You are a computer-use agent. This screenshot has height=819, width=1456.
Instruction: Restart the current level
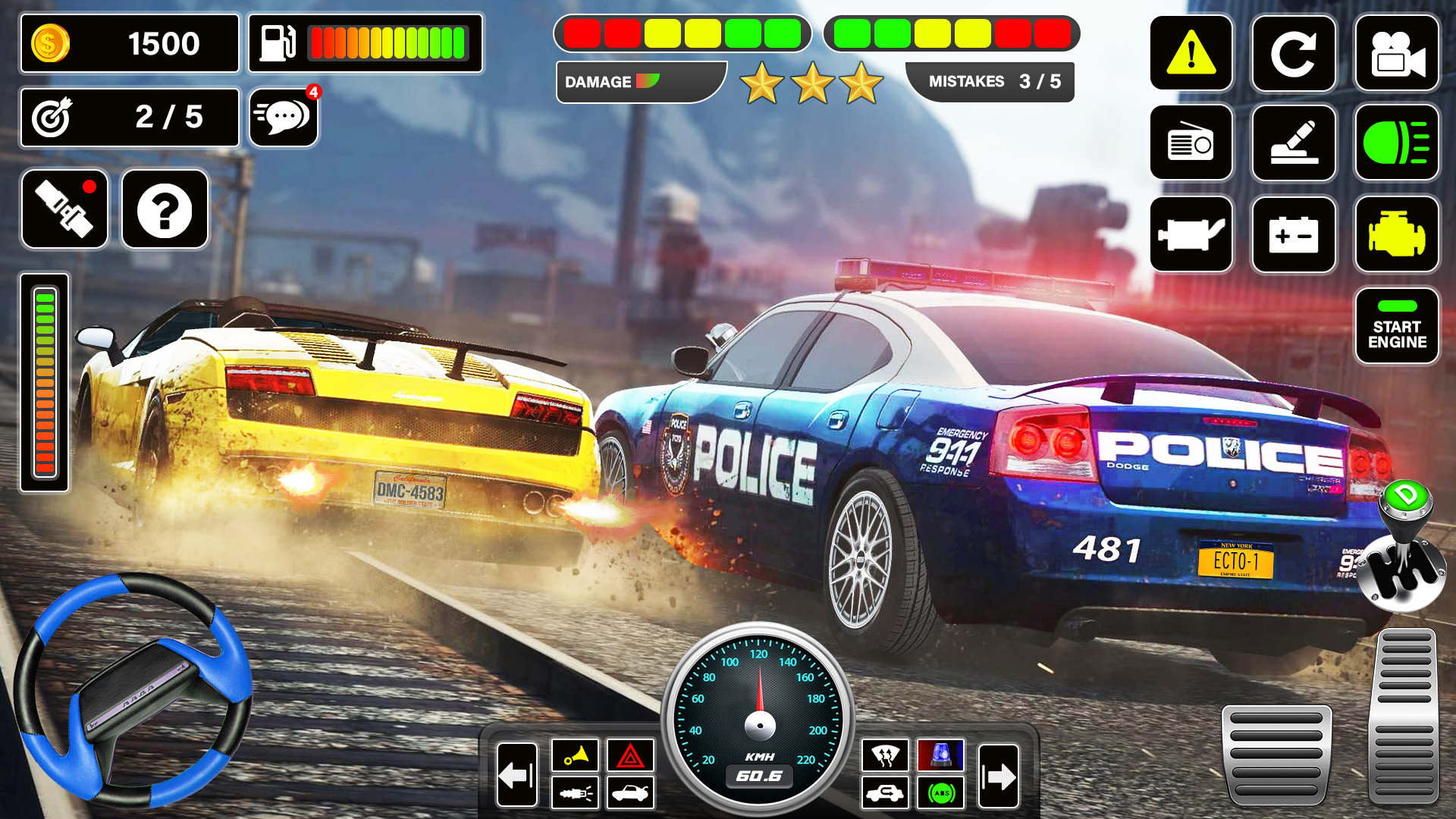coord(1294,53)
